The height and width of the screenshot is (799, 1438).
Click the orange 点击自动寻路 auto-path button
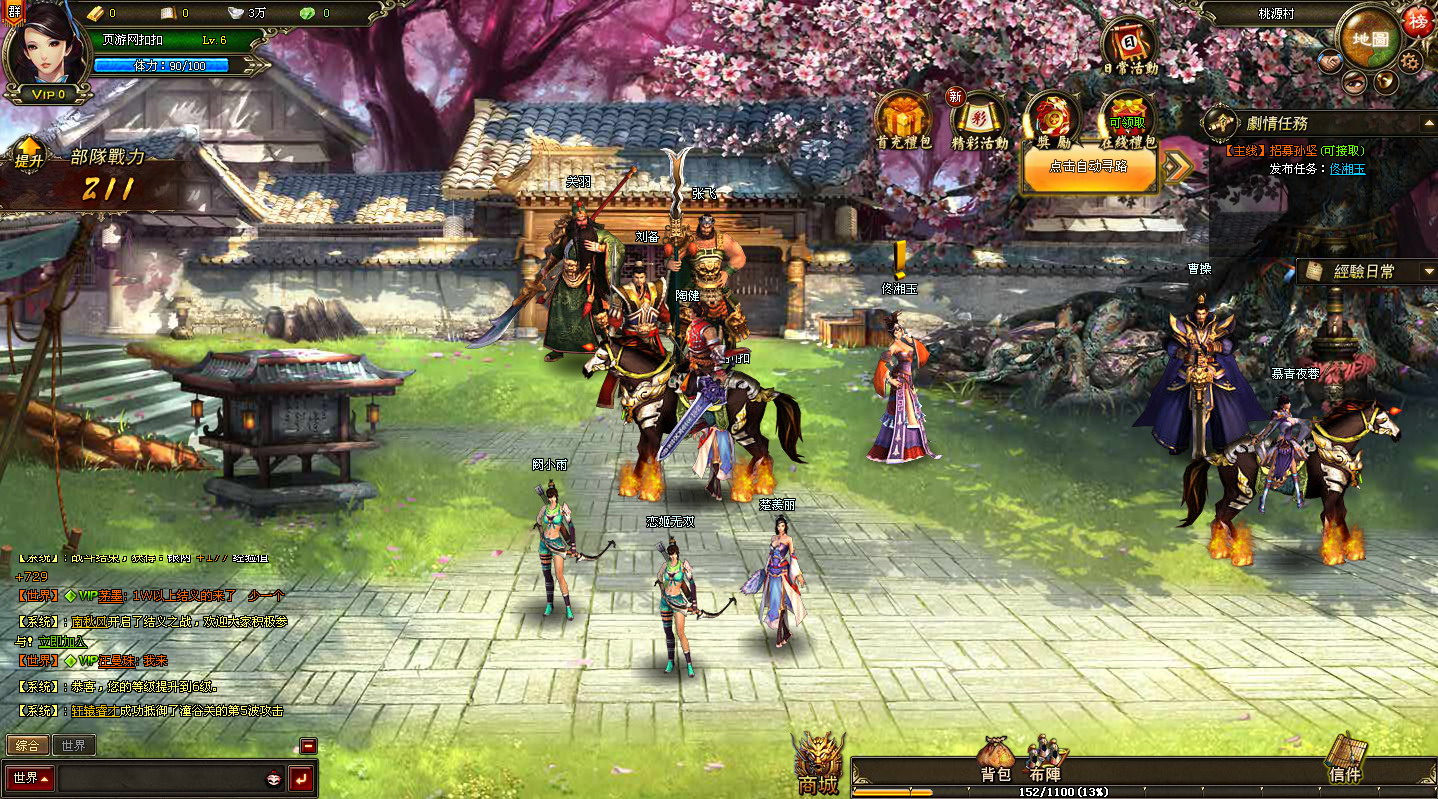click(1089, 167)
